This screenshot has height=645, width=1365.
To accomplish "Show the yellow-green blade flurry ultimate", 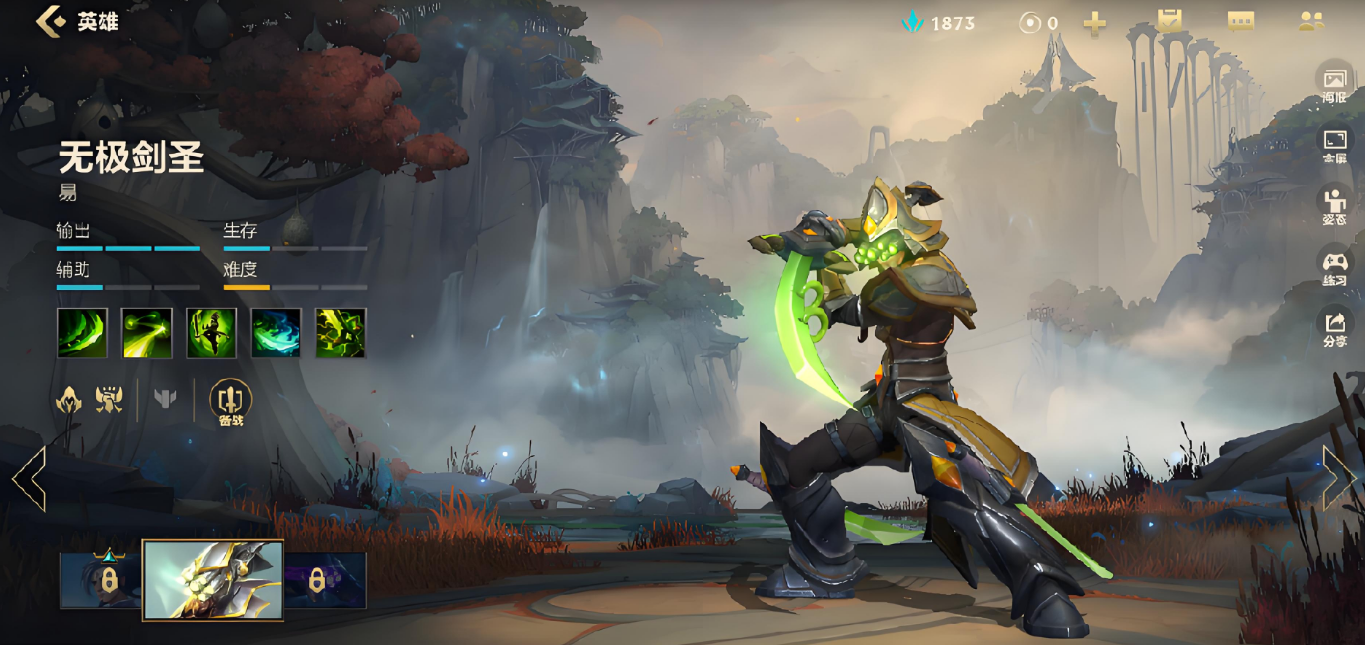I will (340, 332).
